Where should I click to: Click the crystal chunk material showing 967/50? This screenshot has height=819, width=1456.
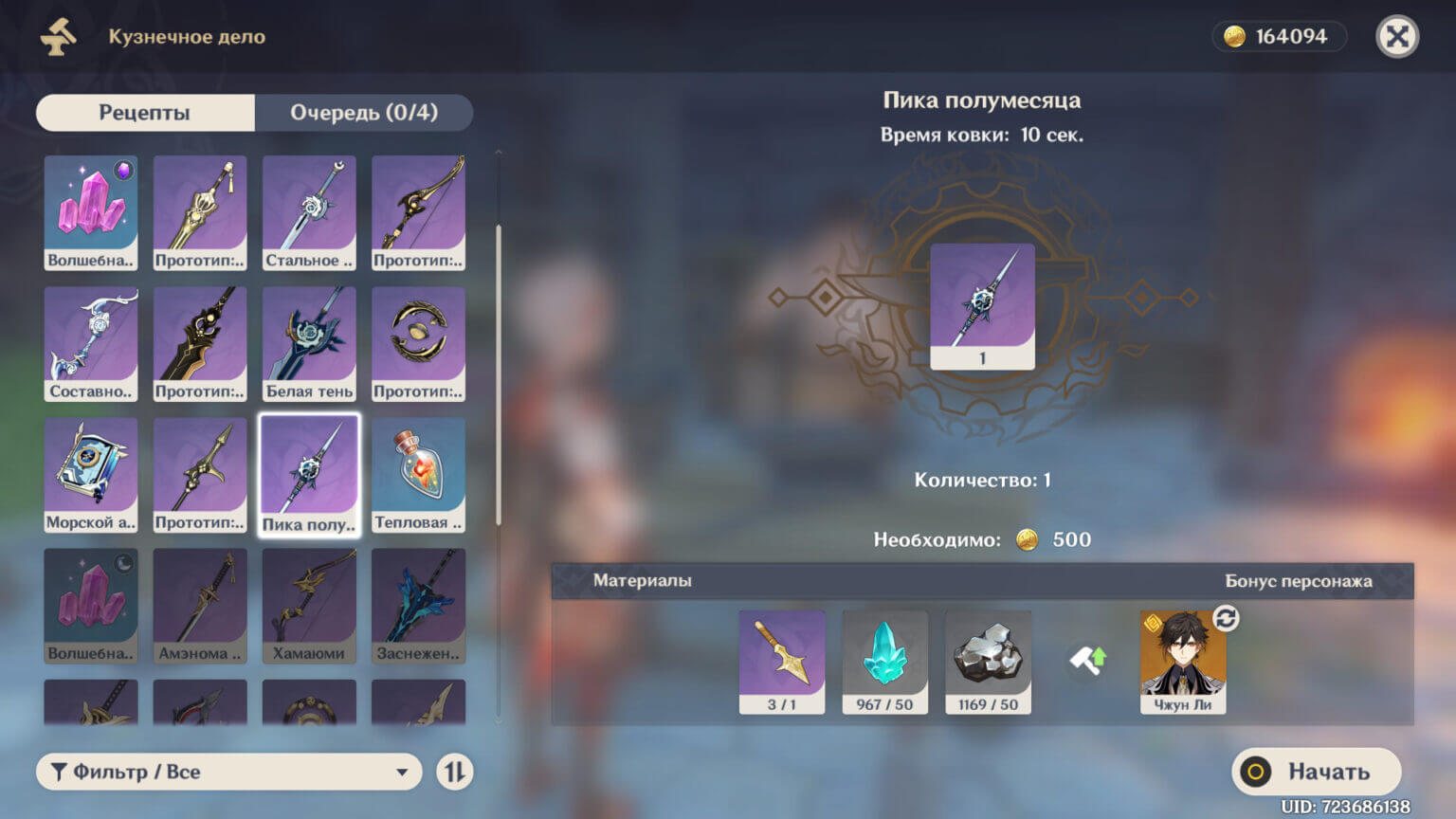click(x=884, y=662)
